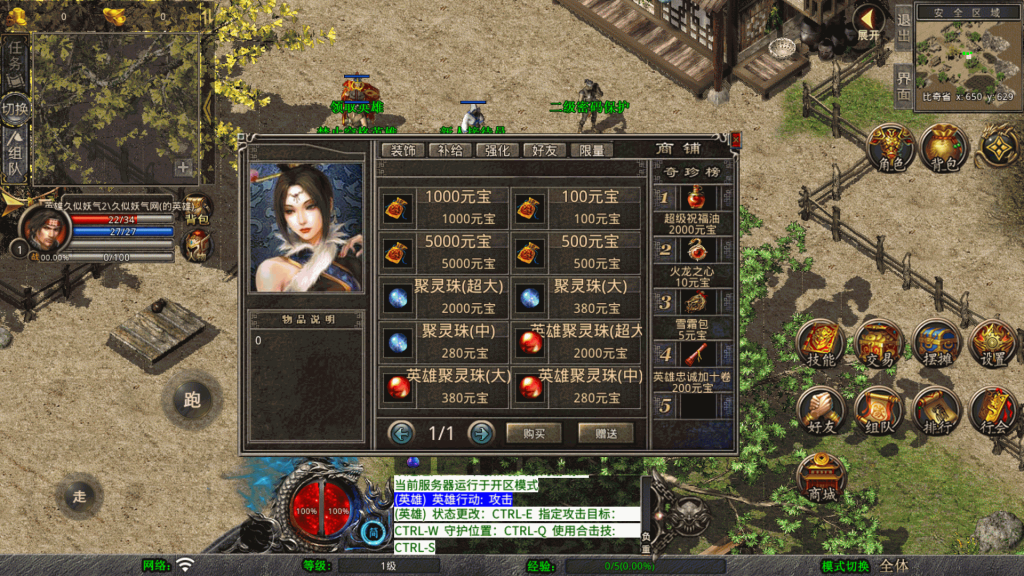Toggle the 跑 run button
This screenshot has width=1024, height=576.
[x=192, y=400]
